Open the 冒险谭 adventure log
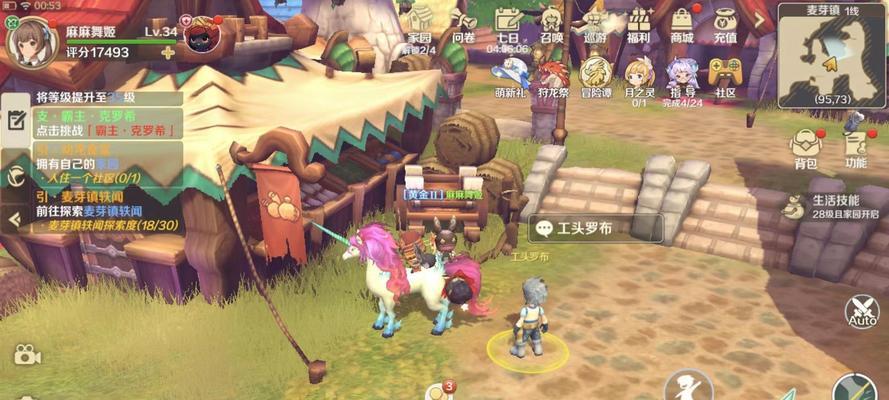This screenshot has width=889, height=400. point(596,75)
